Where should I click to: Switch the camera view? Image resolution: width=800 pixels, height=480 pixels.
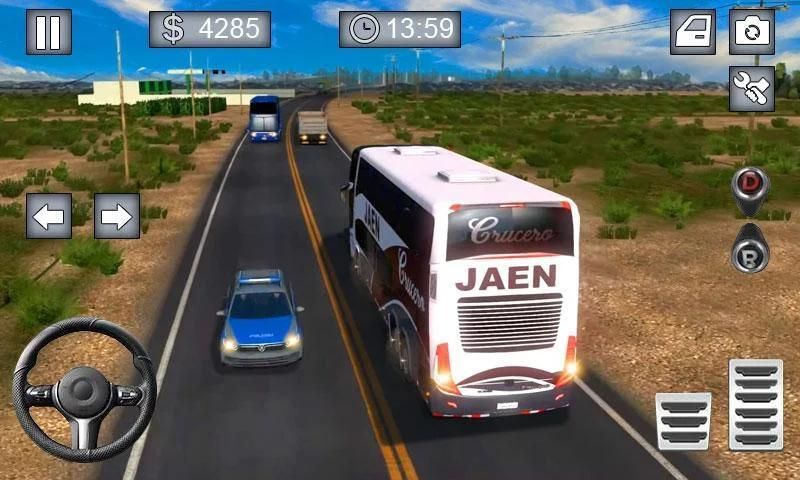pyautogui.click(x=752, y=31)
